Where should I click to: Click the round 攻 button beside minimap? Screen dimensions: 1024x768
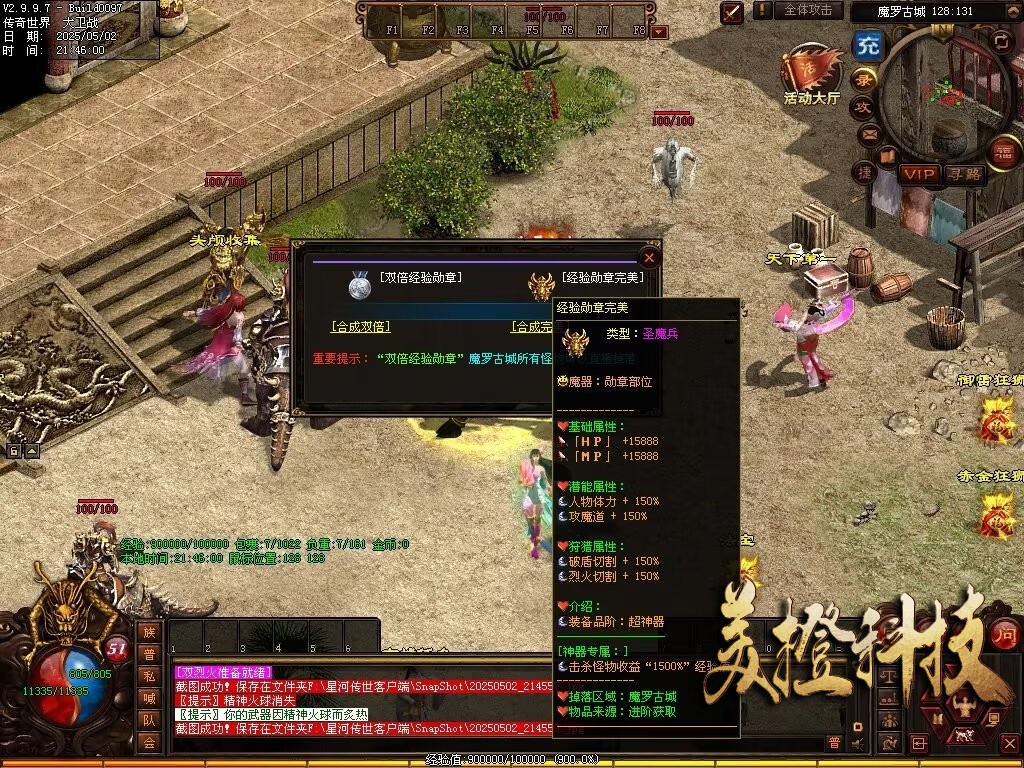(862, 107)
